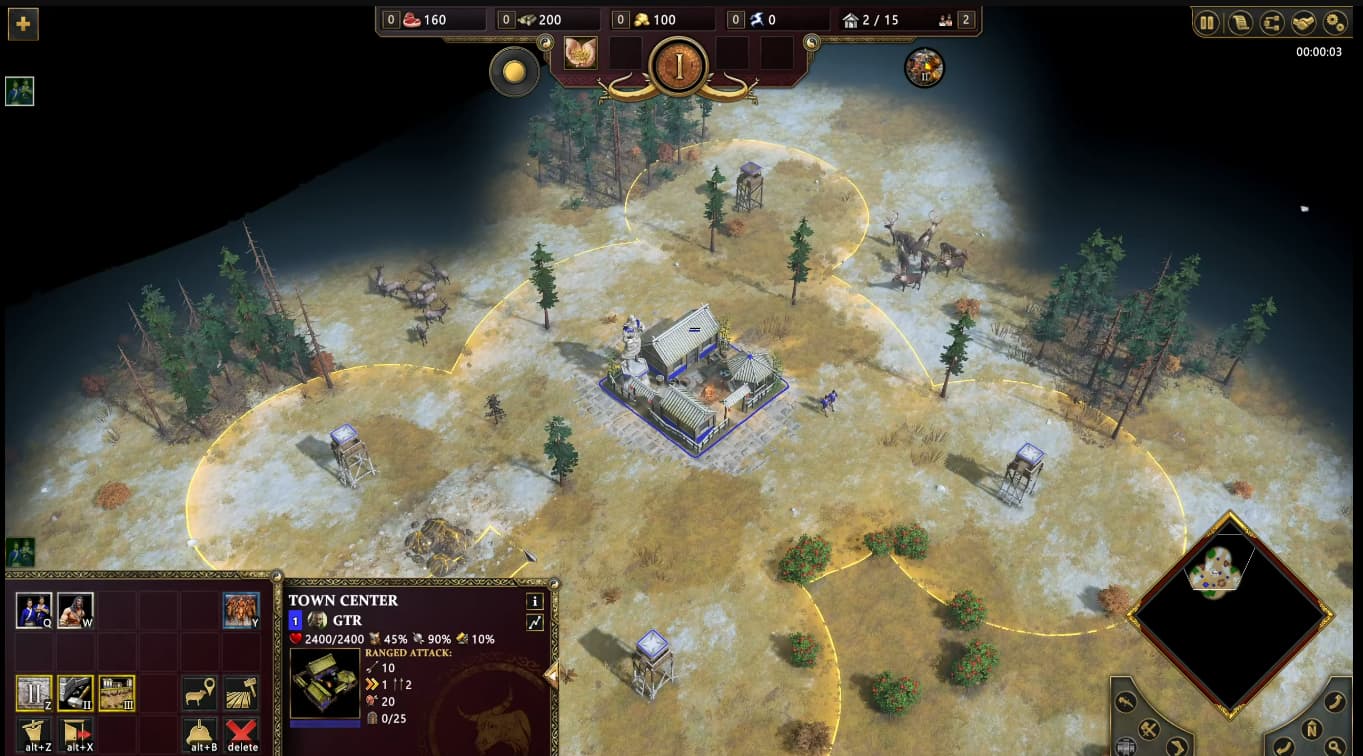
Task: Set the sheep gather rally point
Action: [200, 693]
